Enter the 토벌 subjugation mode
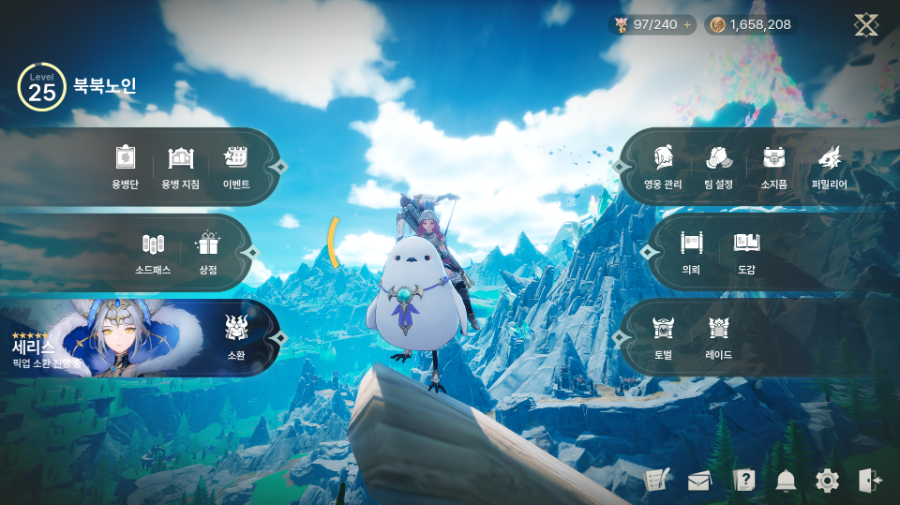Viewport: 900px width, 505px height. pos(663,335)
